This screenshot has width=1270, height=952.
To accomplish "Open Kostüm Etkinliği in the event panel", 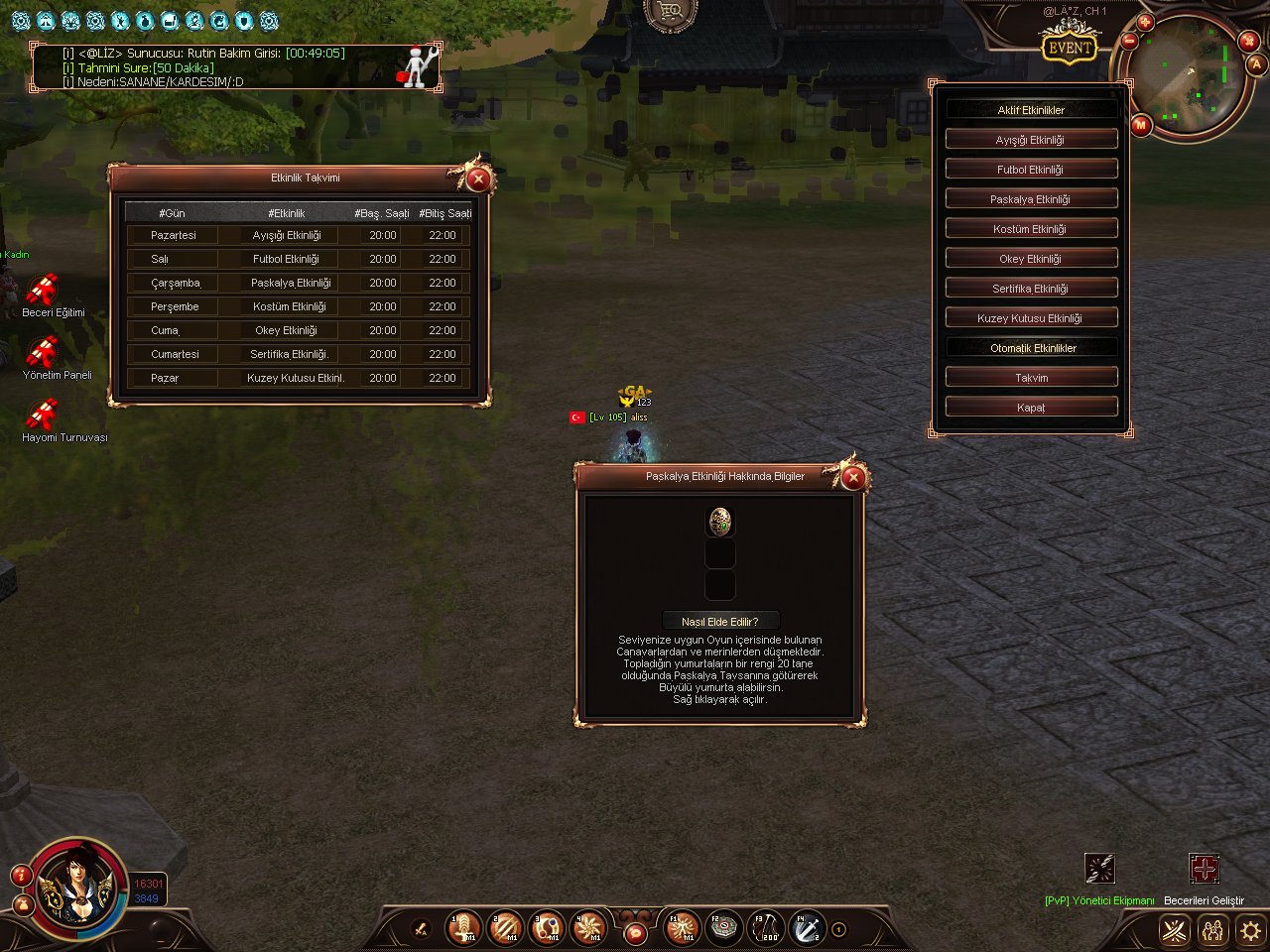I will (x=1031, y=229).
